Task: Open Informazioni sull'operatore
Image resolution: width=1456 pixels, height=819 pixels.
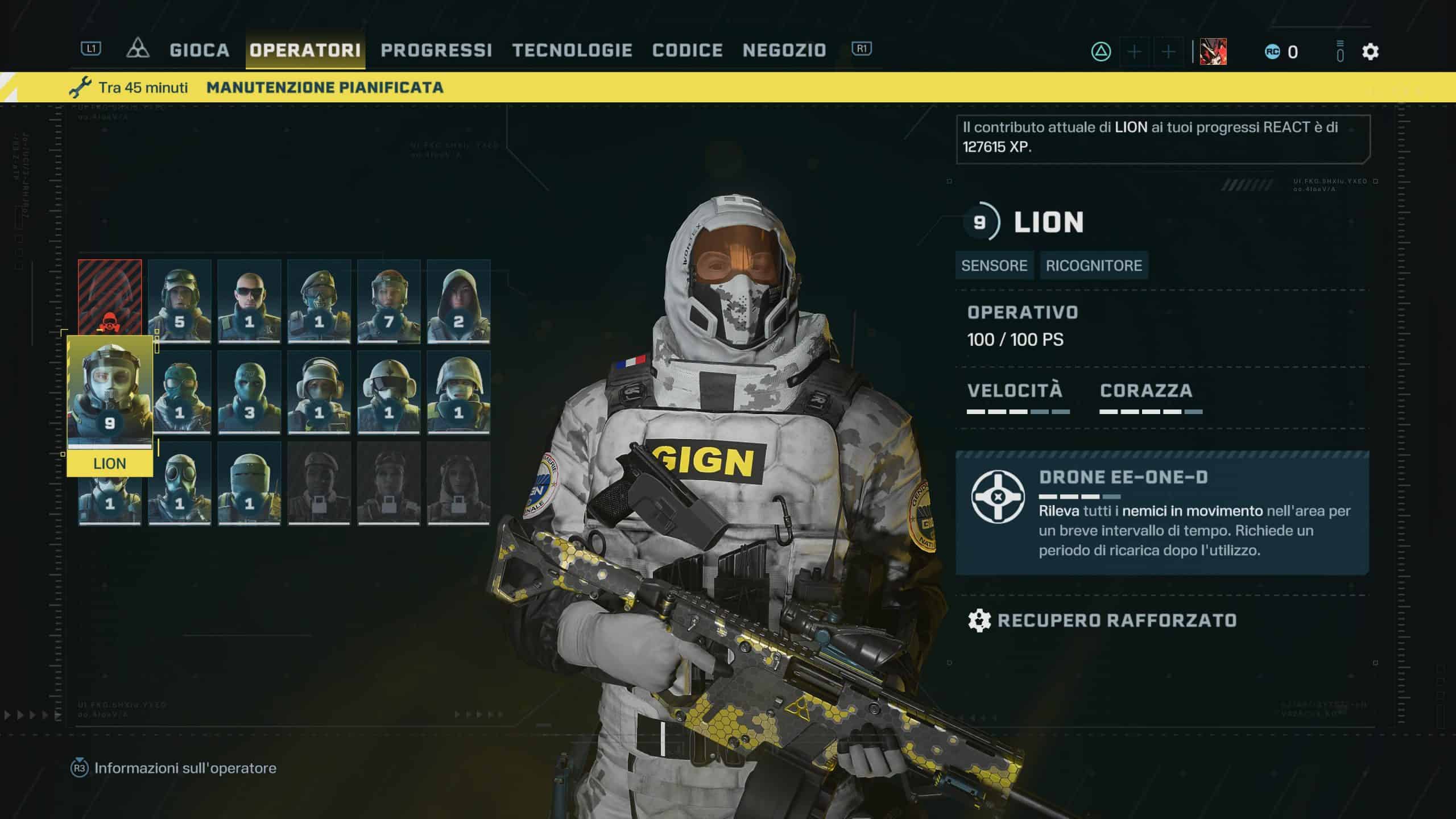Action: click(x=185, y=768)
